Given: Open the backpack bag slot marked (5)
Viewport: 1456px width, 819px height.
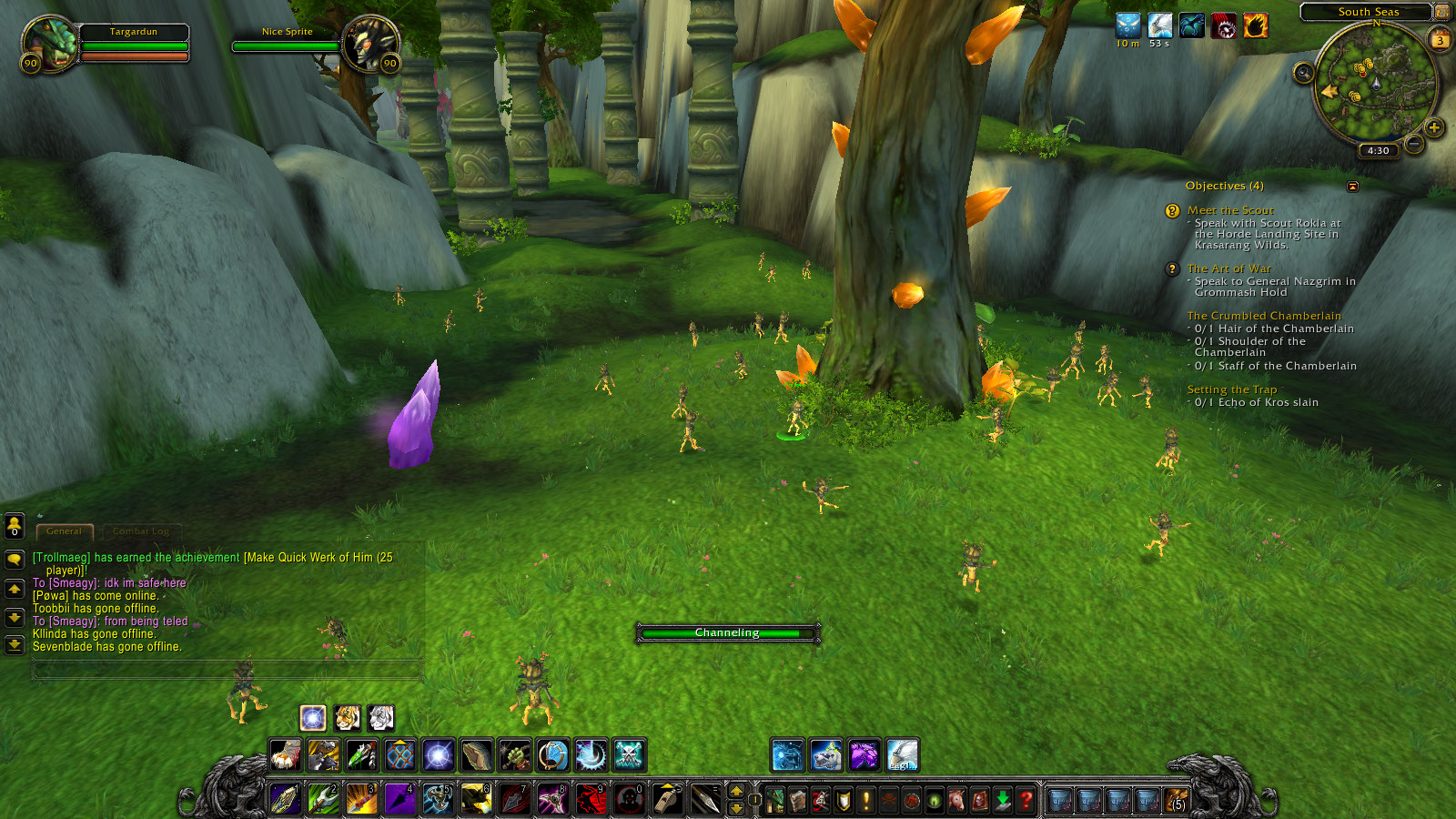Looking at the screenshot, I should [x=1178, y=800].
